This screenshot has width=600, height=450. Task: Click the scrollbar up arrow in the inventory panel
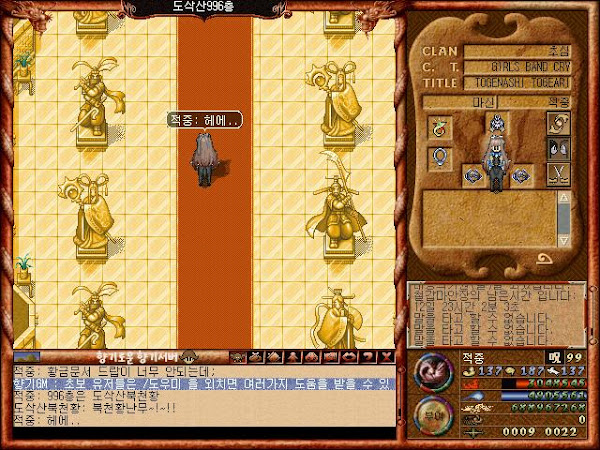pyautogui.click(x=564, y=196)
